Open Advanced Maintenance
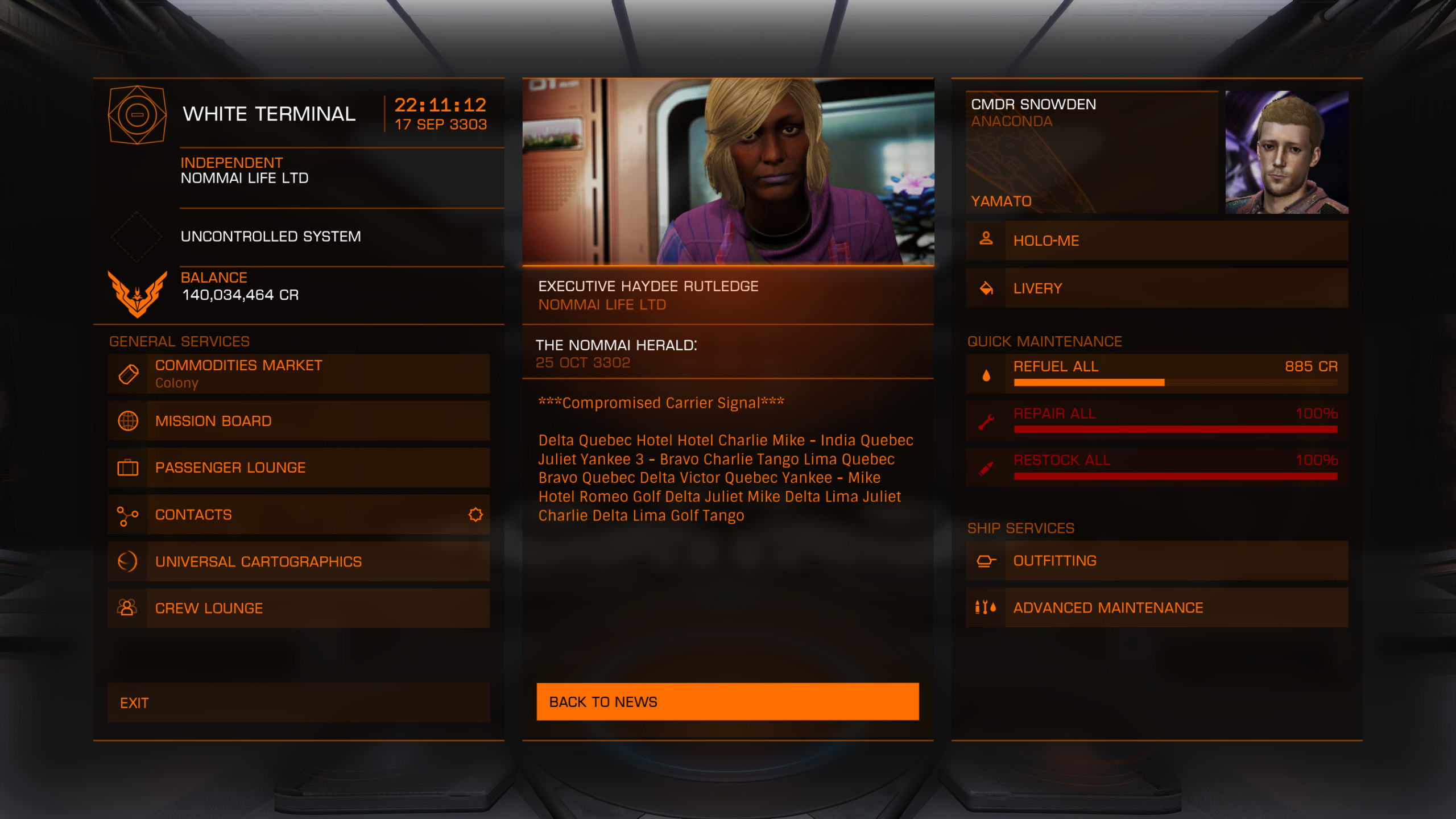The width and height of the screenshot is (1456, 819). click(1157, 607)
